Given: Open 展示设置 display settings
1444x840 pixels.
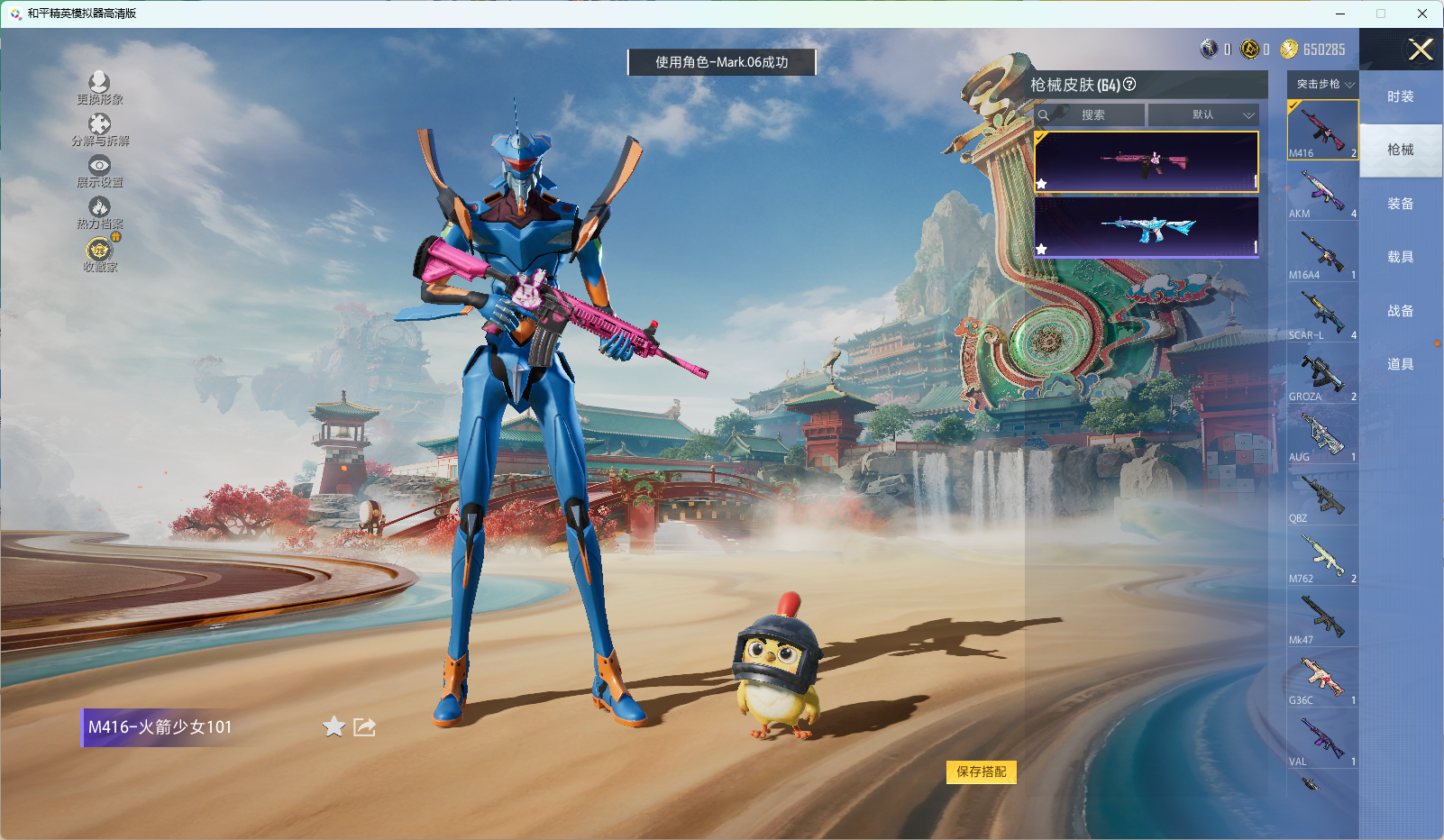Looking at the screenshot, I should [99, 171].
